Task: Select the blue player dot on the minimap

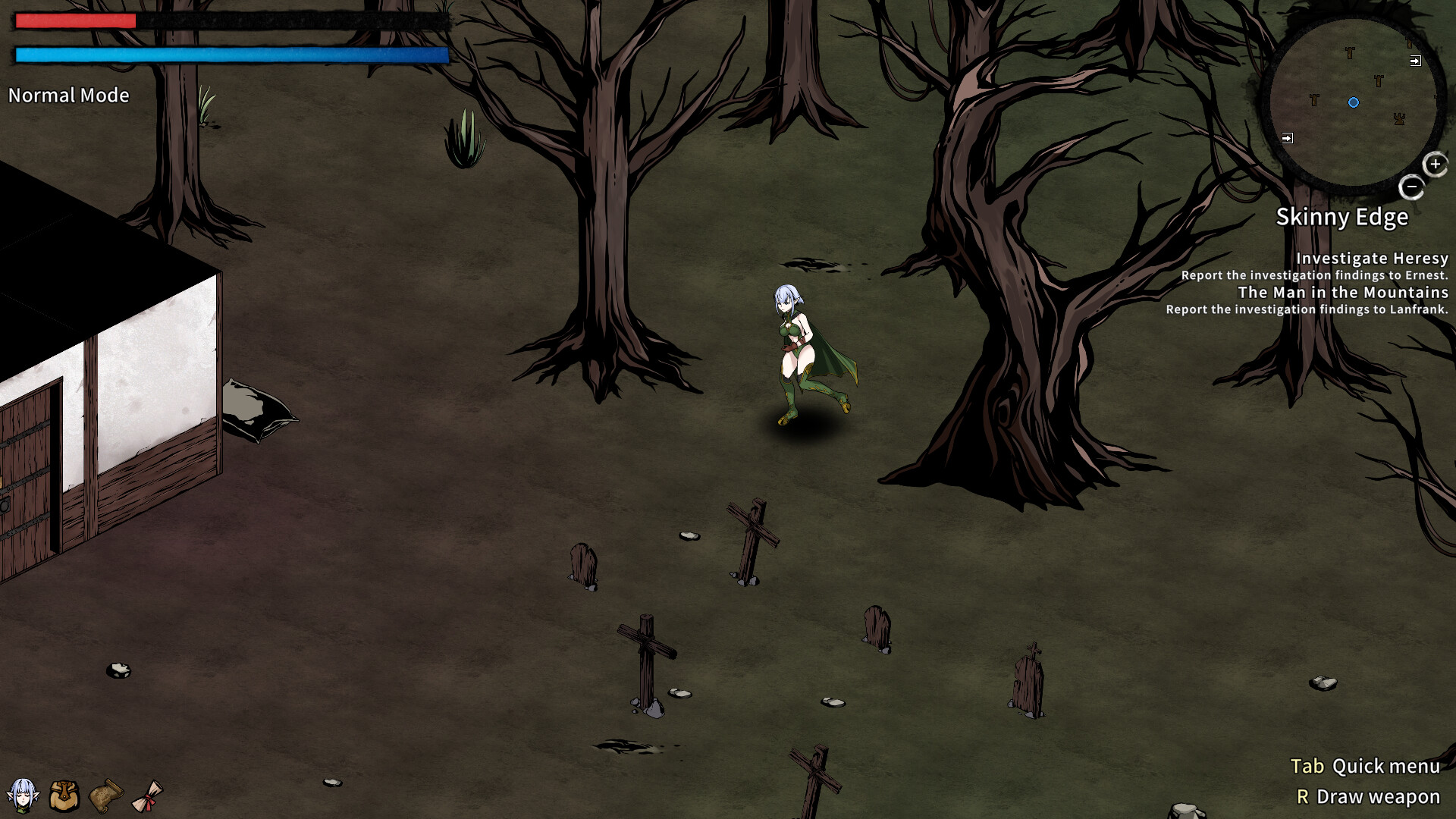Action: pyautogui.click(x=1354, y=102)
